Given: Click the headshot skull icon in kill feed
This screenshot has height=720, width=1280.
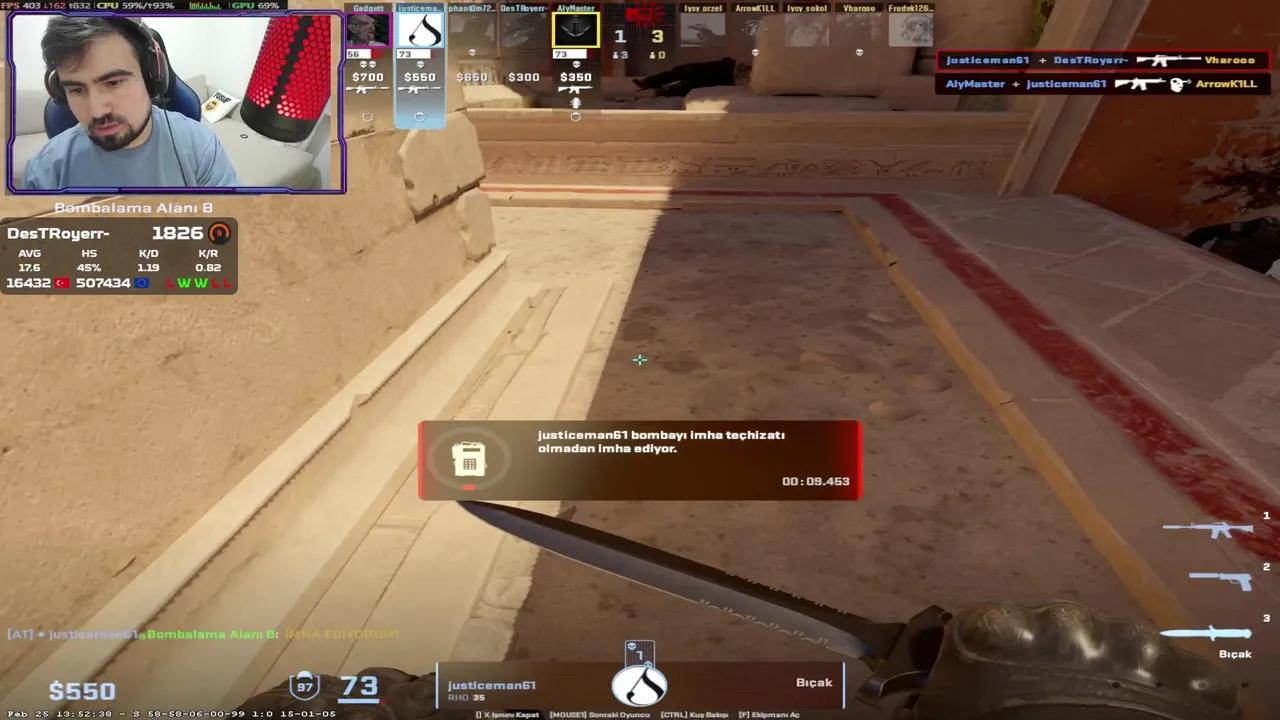Looking at the screenshot, I should [1179, 82].
